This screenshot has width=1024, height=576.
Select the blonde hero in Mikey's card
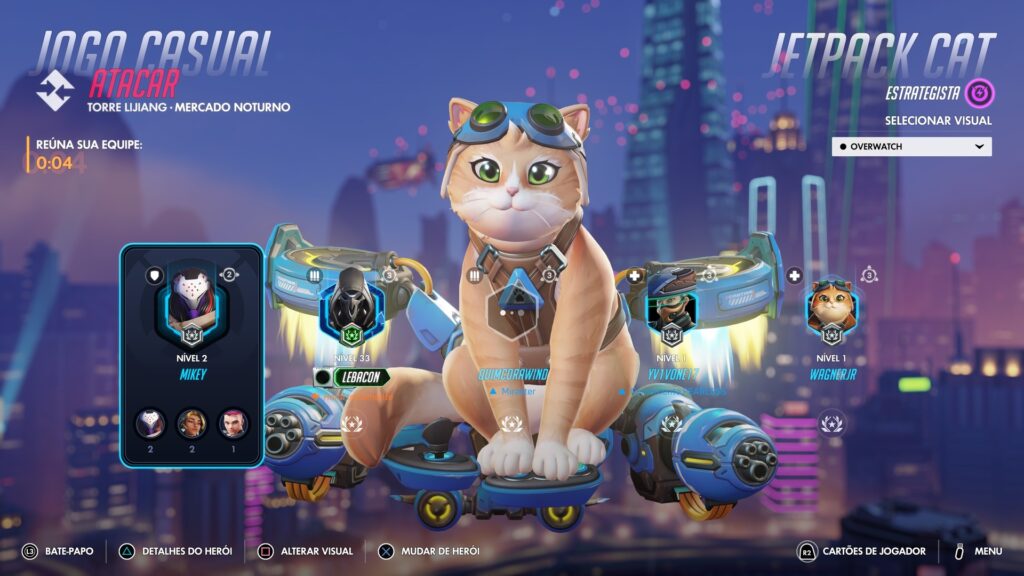(x=191, y=423)
